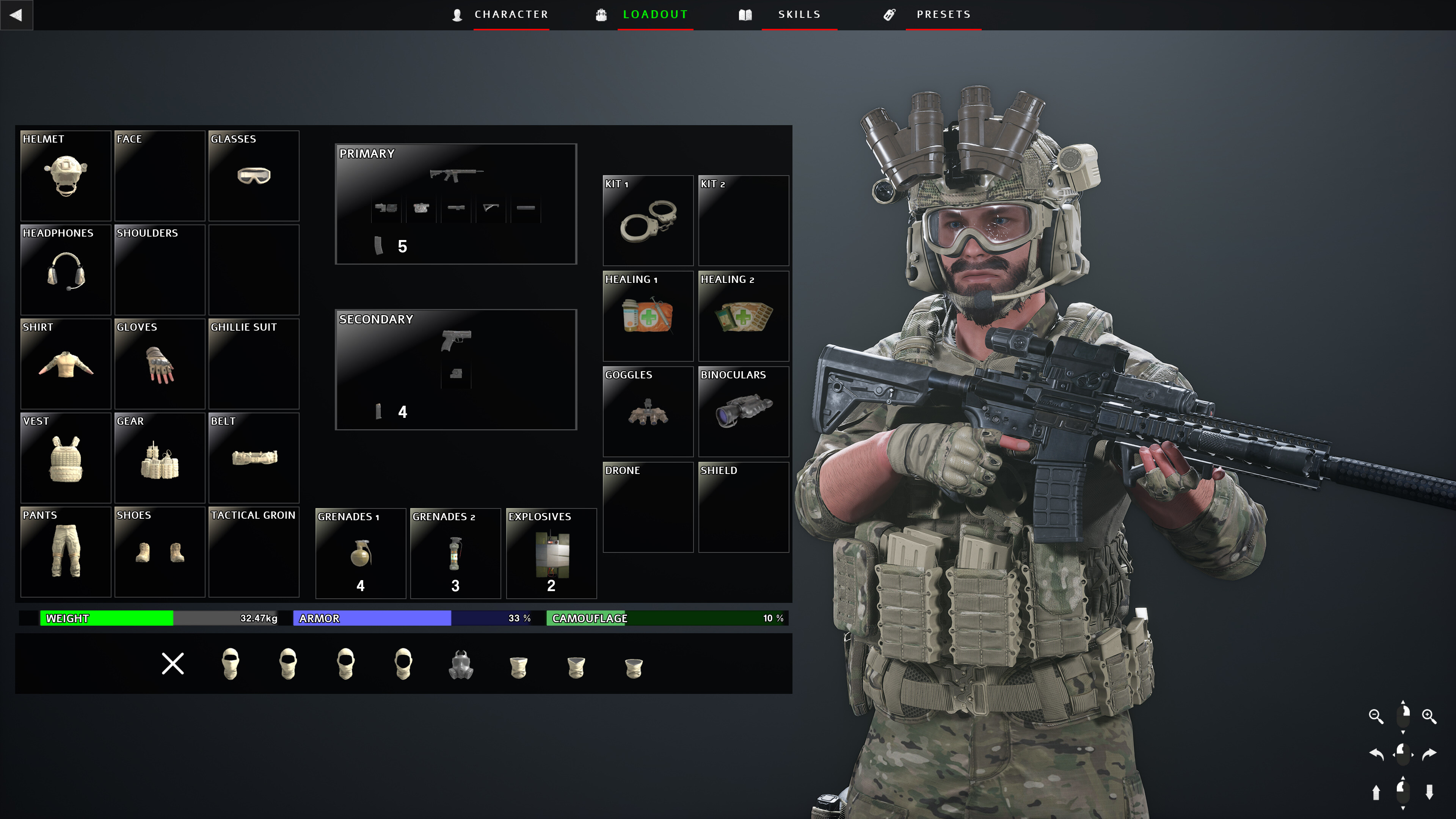The image size is (1456, 819).
Task: Remove face covering using the X option
Action: point(173,664)
